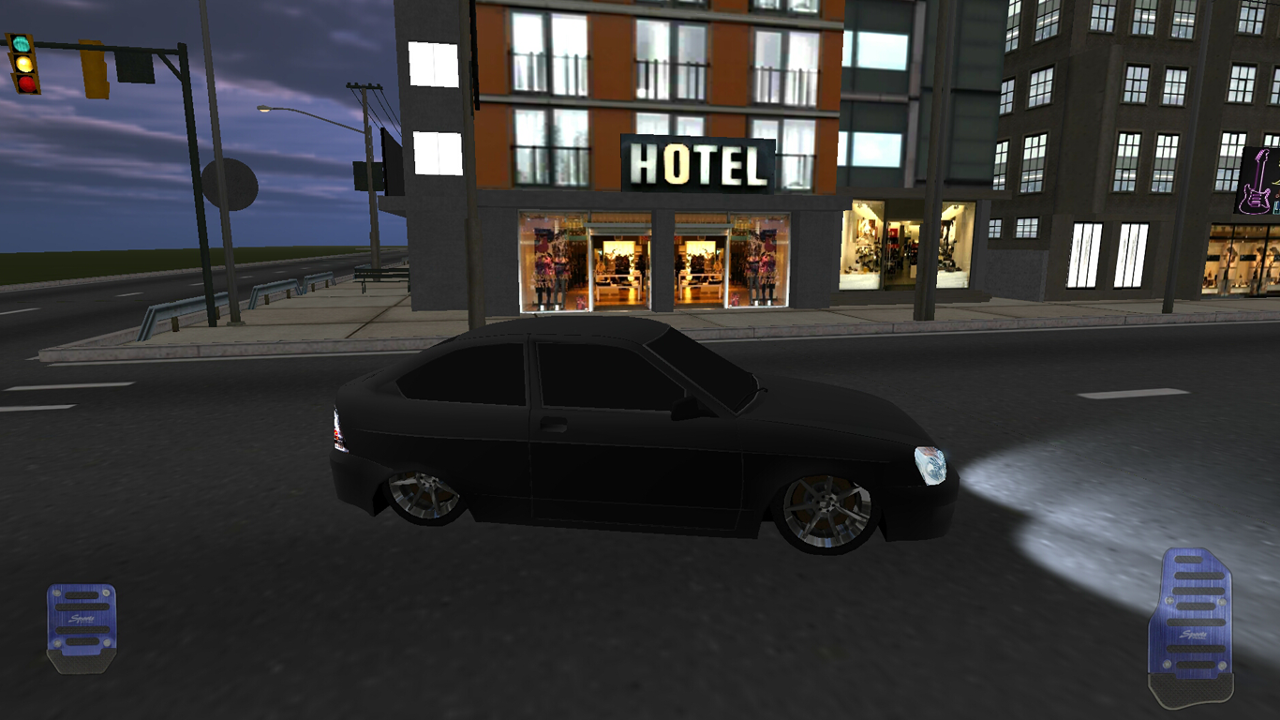This screenshot has height=720, width=1280.
Task: Click the green traffic light lamp
Action: coord(23,44)
